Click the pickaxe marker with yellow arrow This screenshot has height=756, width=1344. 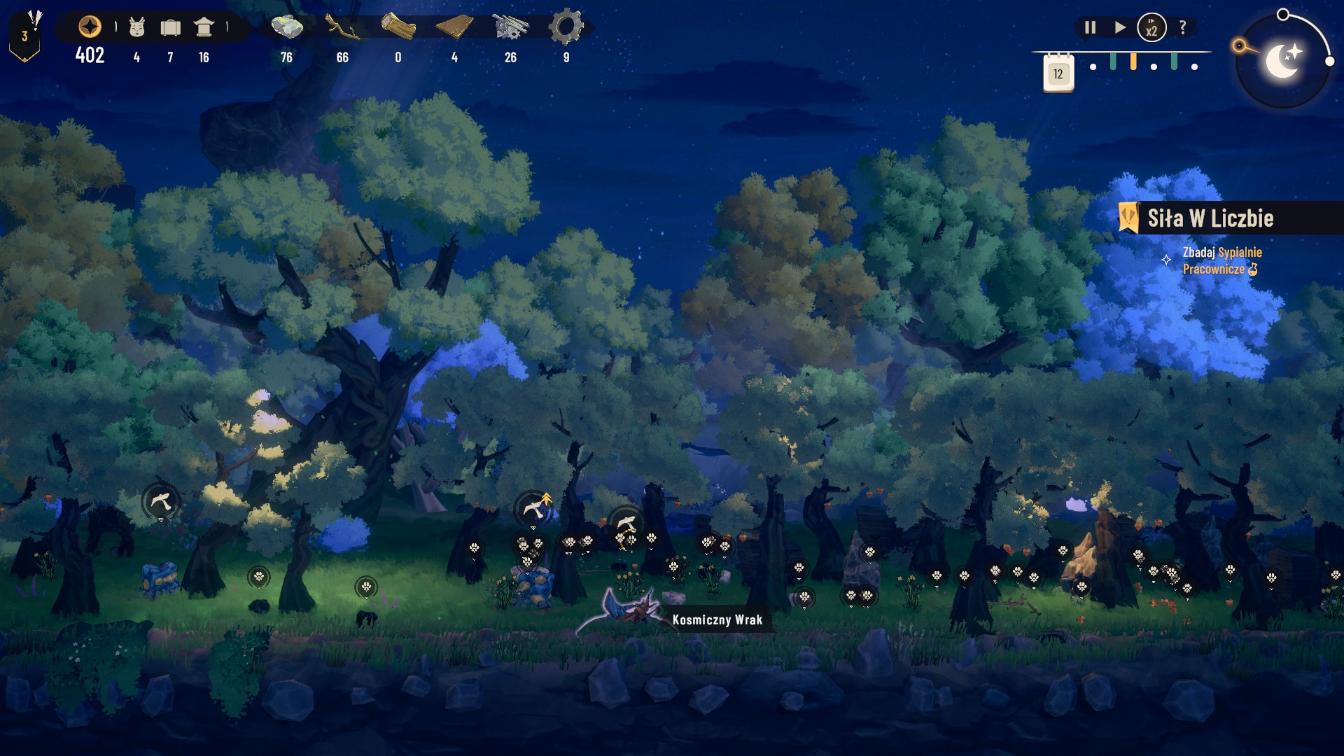(534, 509)
